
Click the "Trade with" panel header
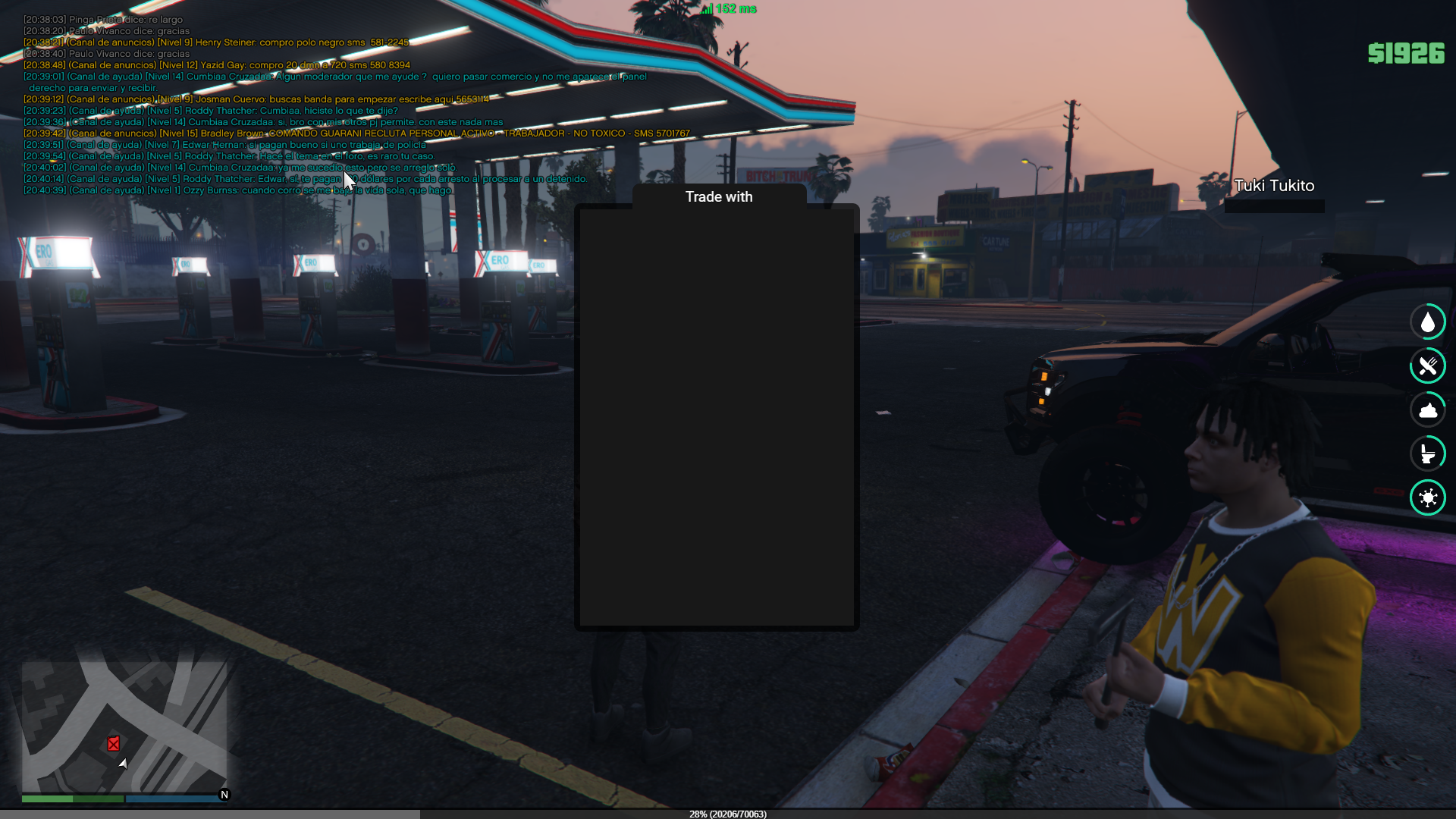719,197
